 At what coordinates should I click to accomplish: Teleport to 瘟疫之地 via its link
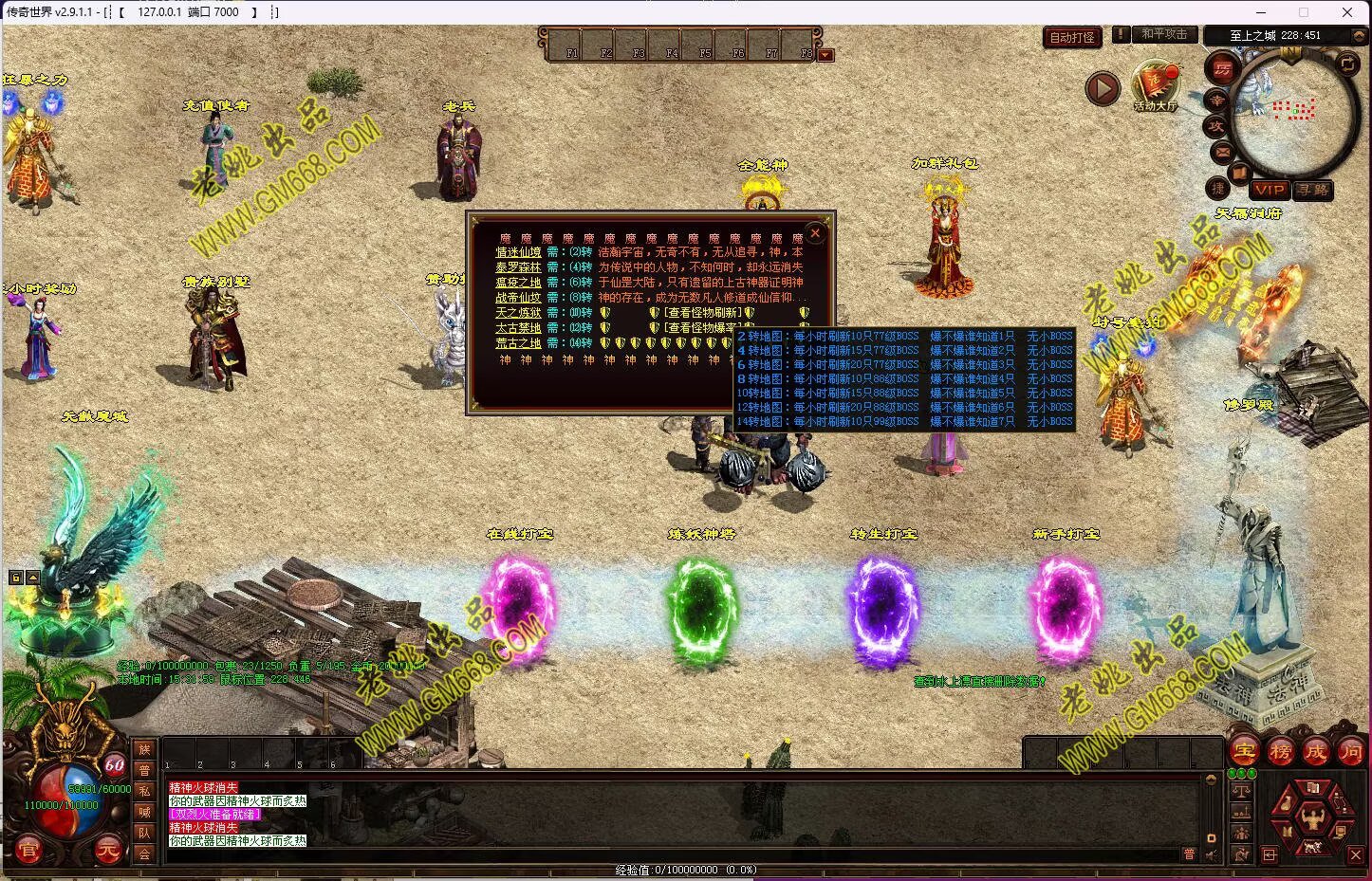tap(518, 283)
